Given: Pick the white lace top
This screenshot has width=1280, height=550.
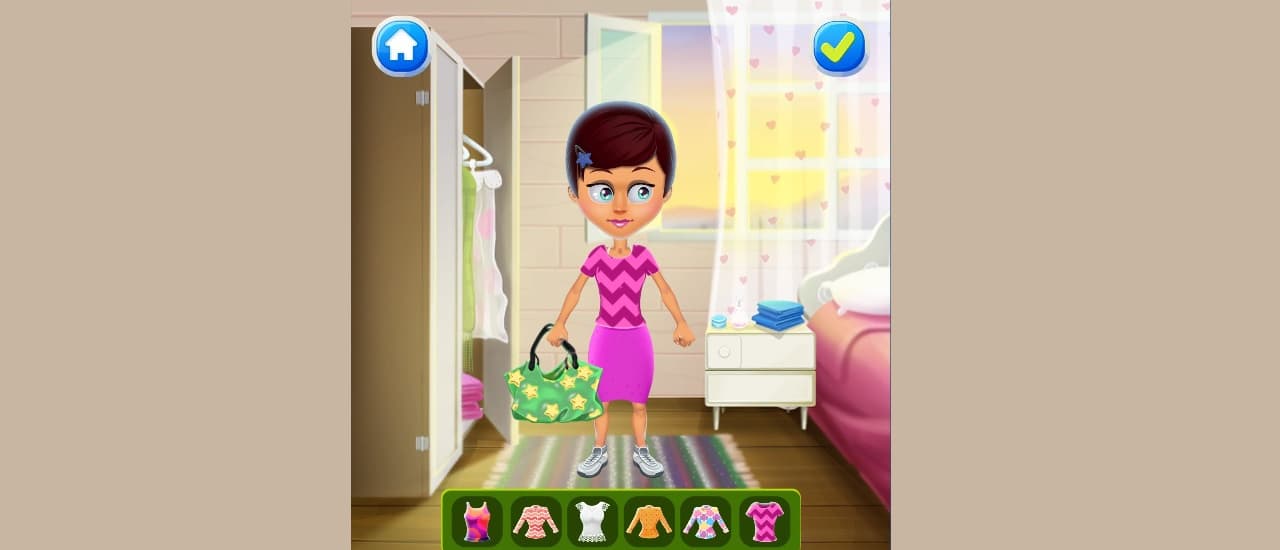Looking at the screenshot, I should point(592,521).
